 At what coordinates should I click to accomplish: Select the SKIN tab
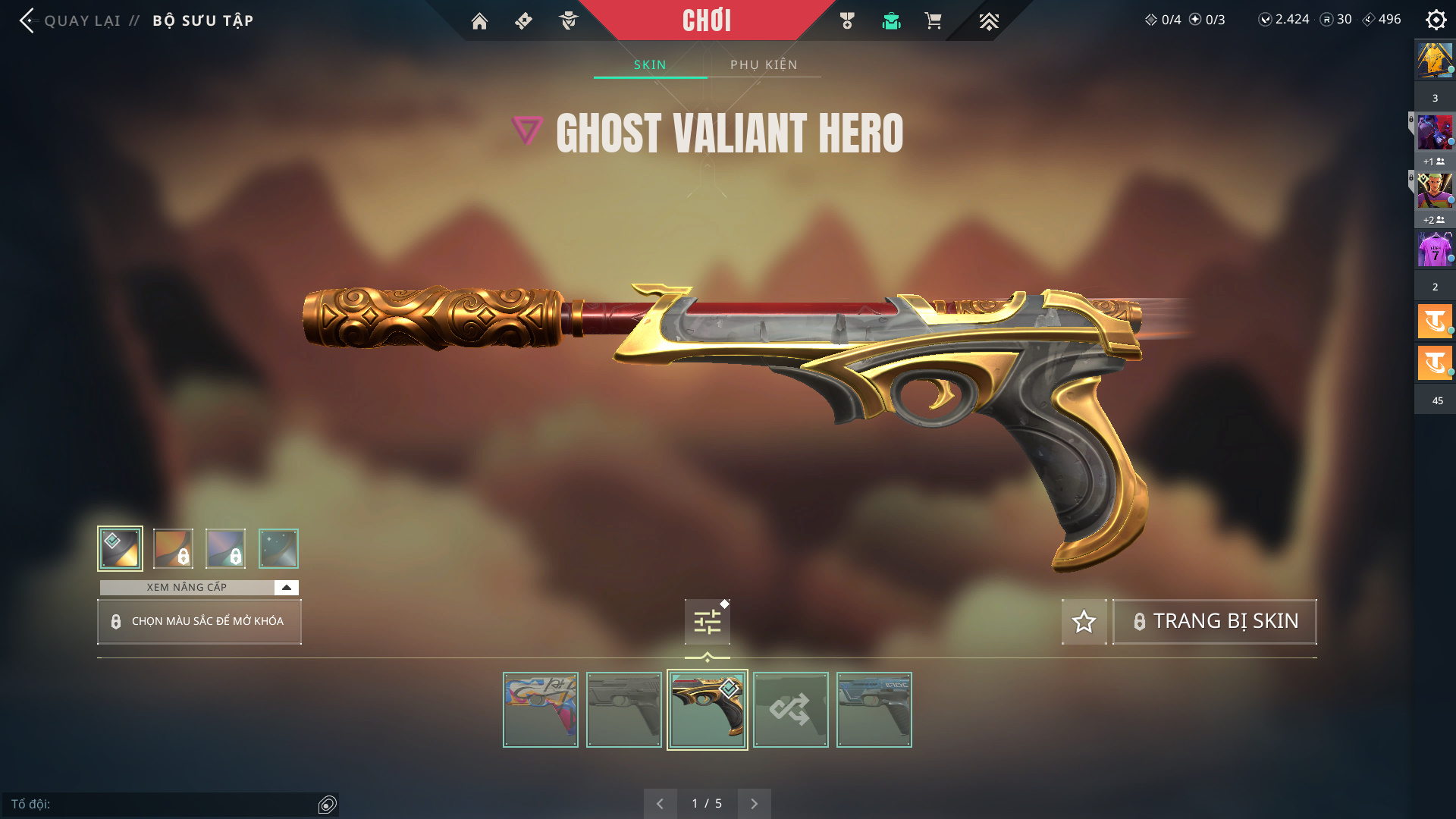650,64
